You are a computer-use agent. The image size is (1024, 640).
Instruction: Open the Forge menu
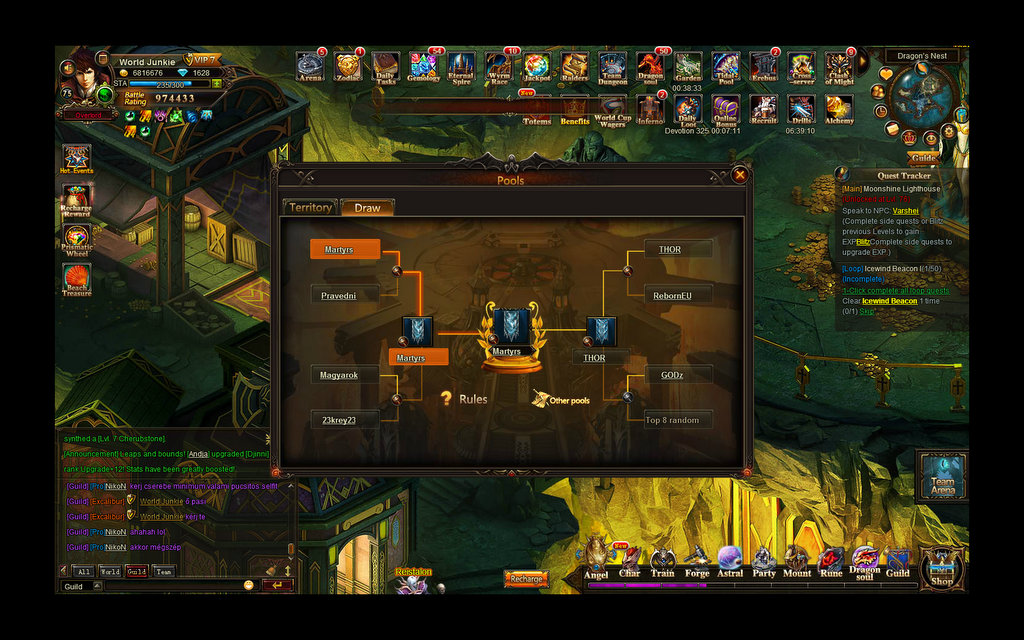697,562
